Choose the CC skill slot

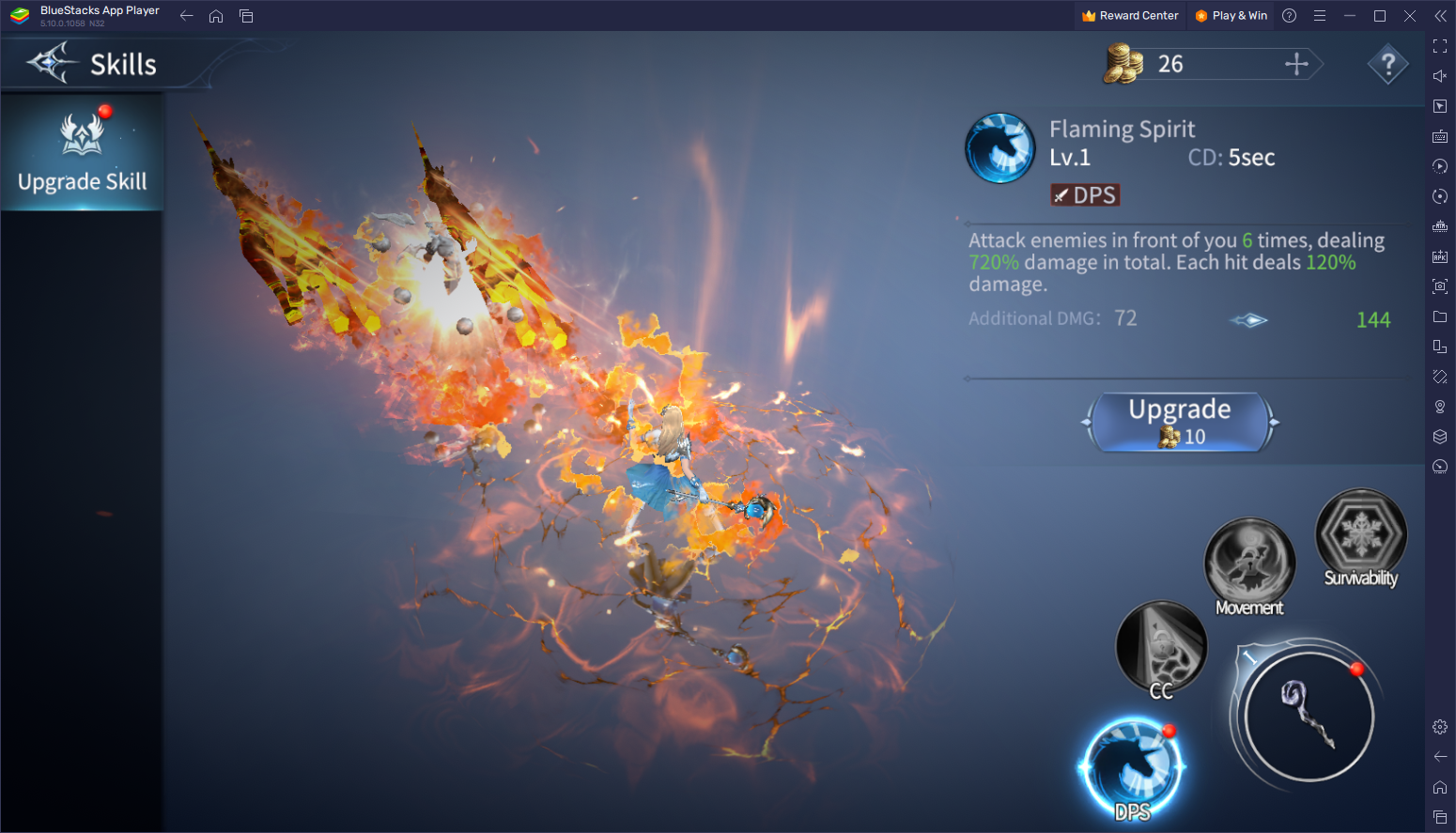1161,648
